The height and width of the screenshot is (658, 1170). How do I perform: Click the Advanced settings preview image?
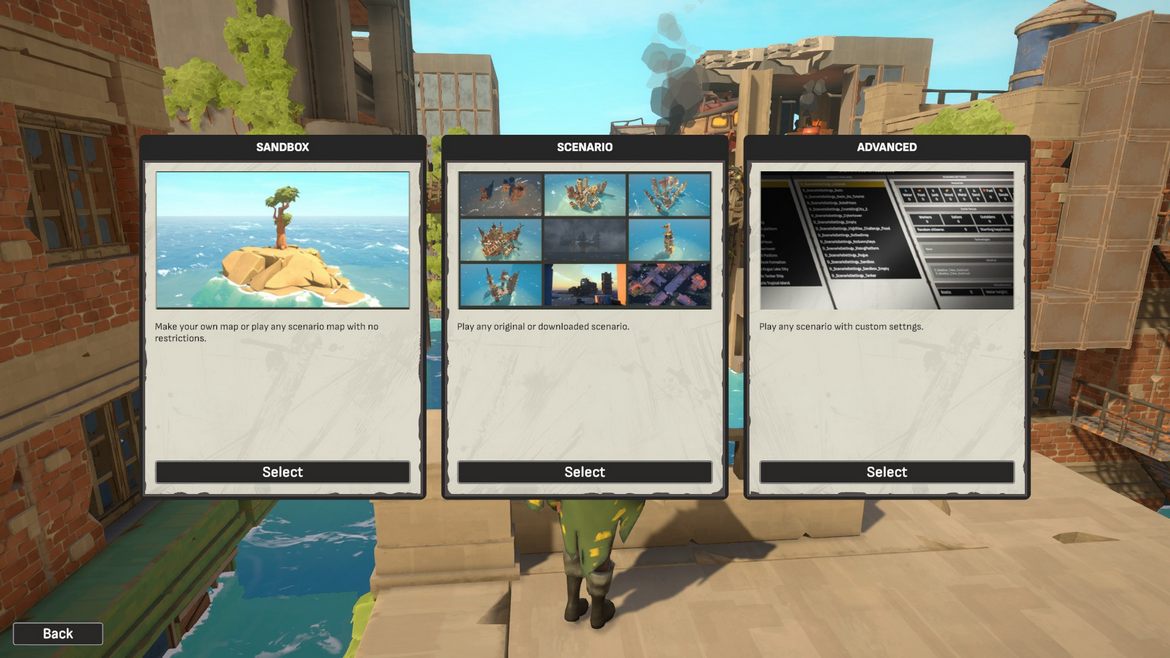tap(886, 240)
